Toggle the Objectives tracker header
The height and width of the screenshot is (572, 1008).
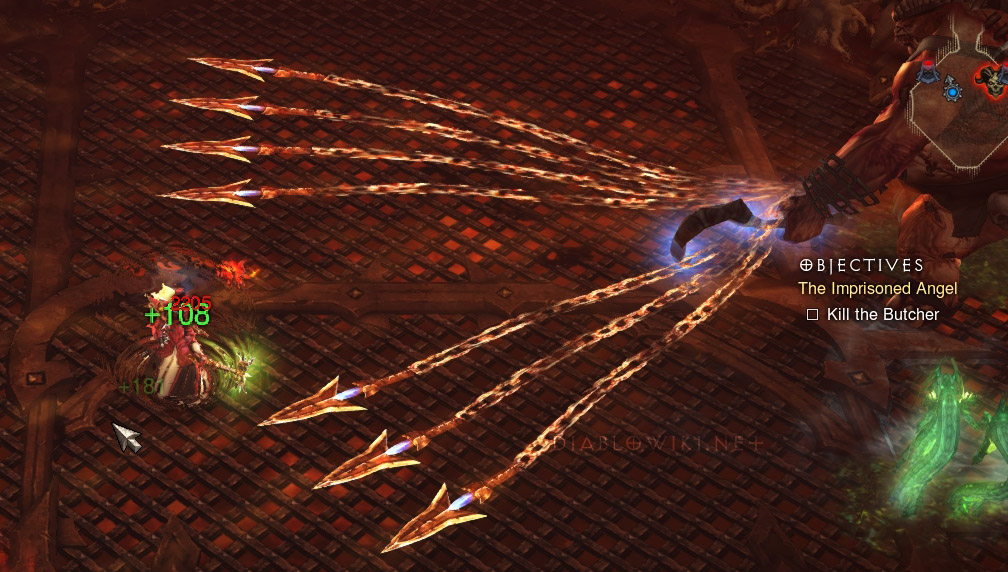click(x=862, y=266)
